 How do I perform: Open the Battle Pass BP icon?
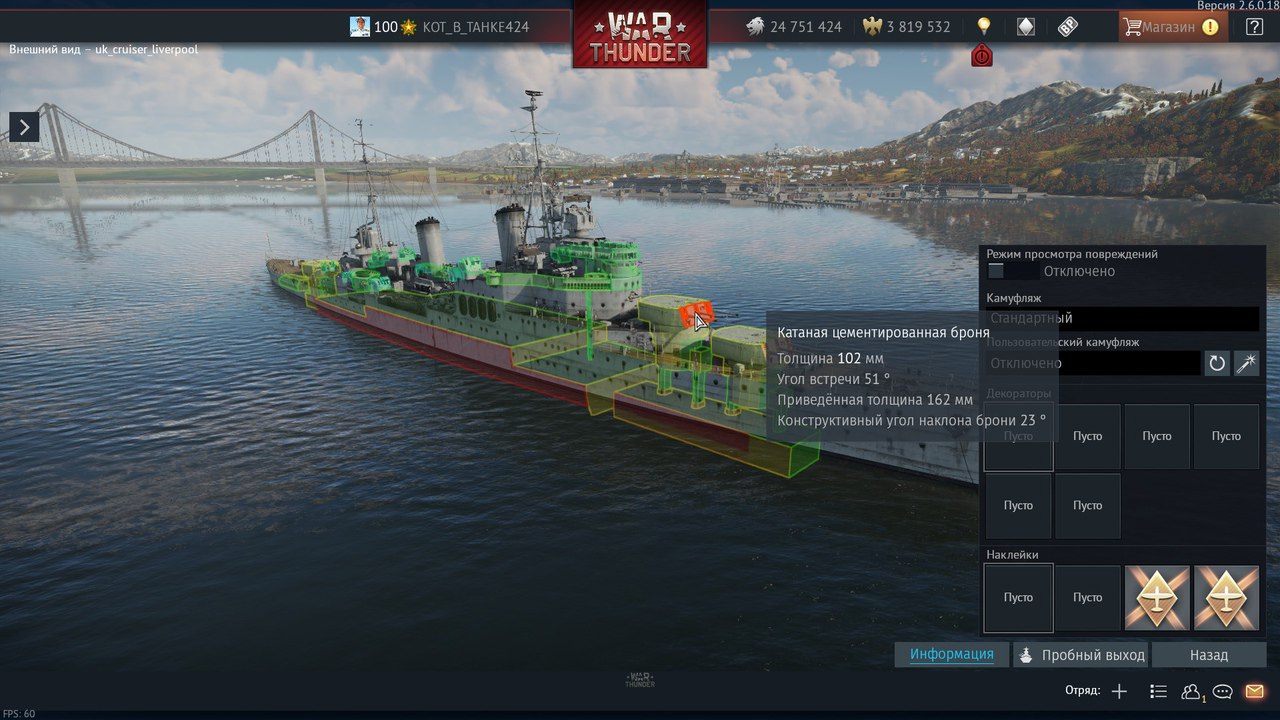[1068, 27]
